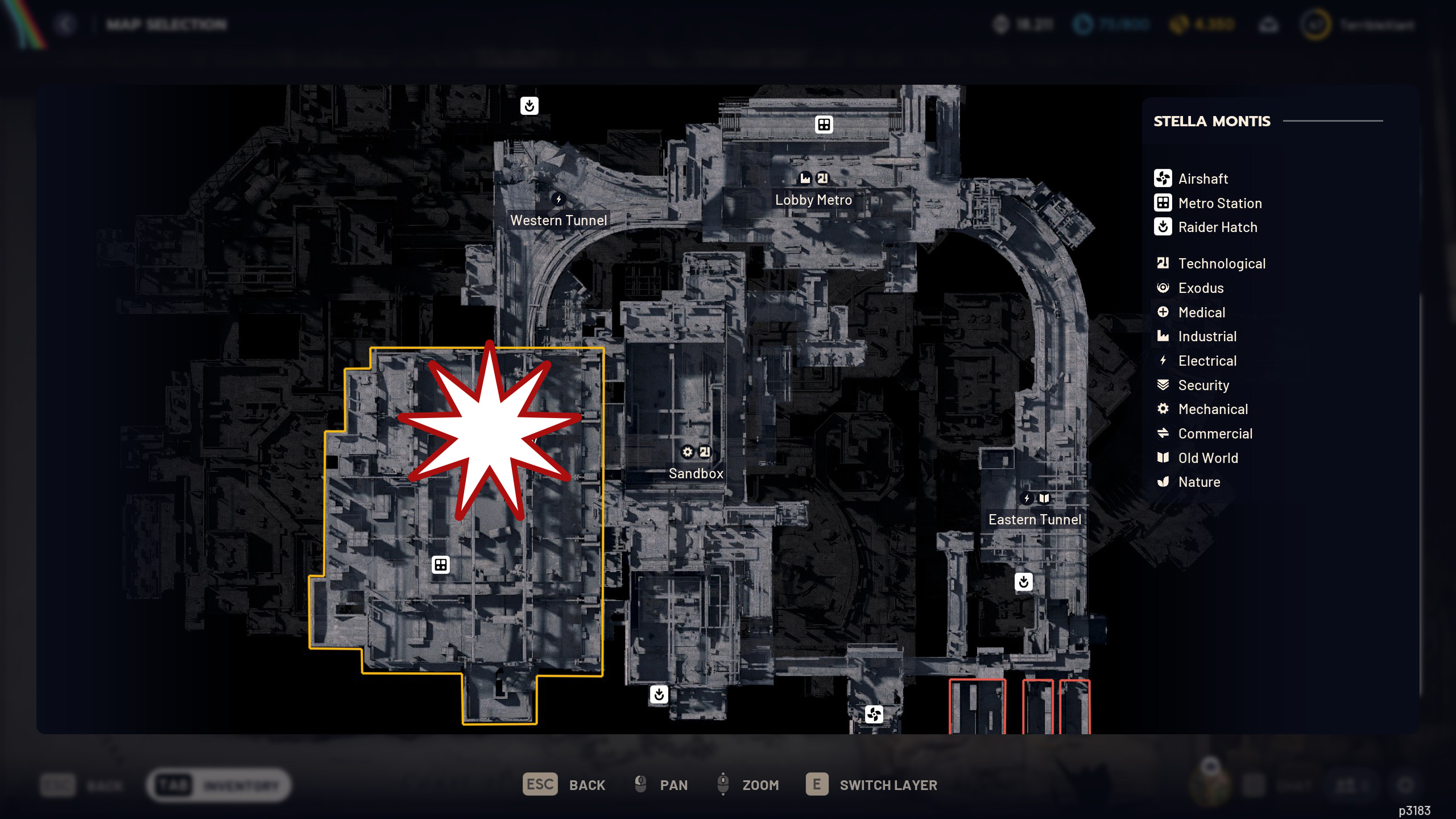Choose the Eastern Tunnel map label
The height and width of the screenshot is (819, 1456).
point(1035,520)
